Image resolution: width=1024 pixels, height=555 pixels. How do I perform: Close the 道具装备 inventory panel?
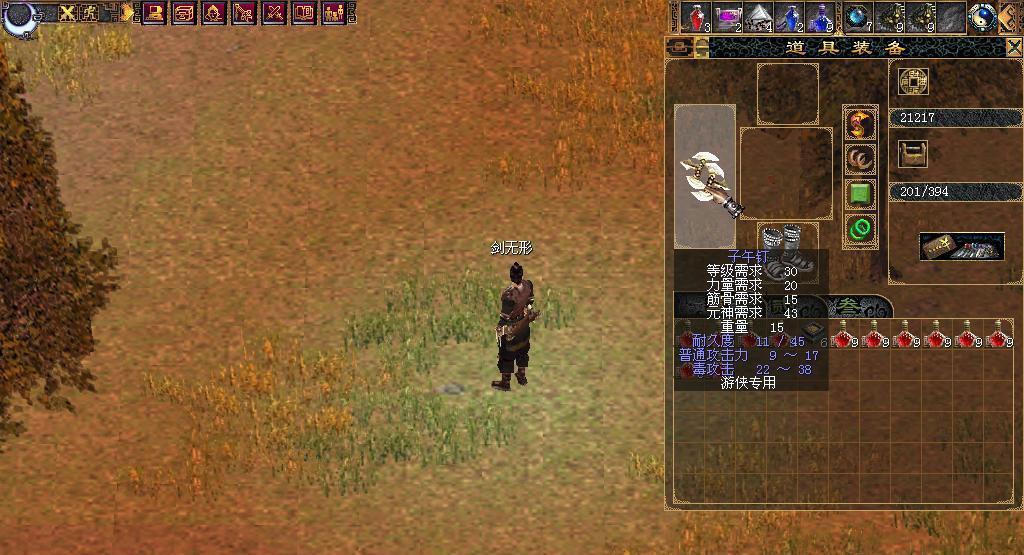1011,47
